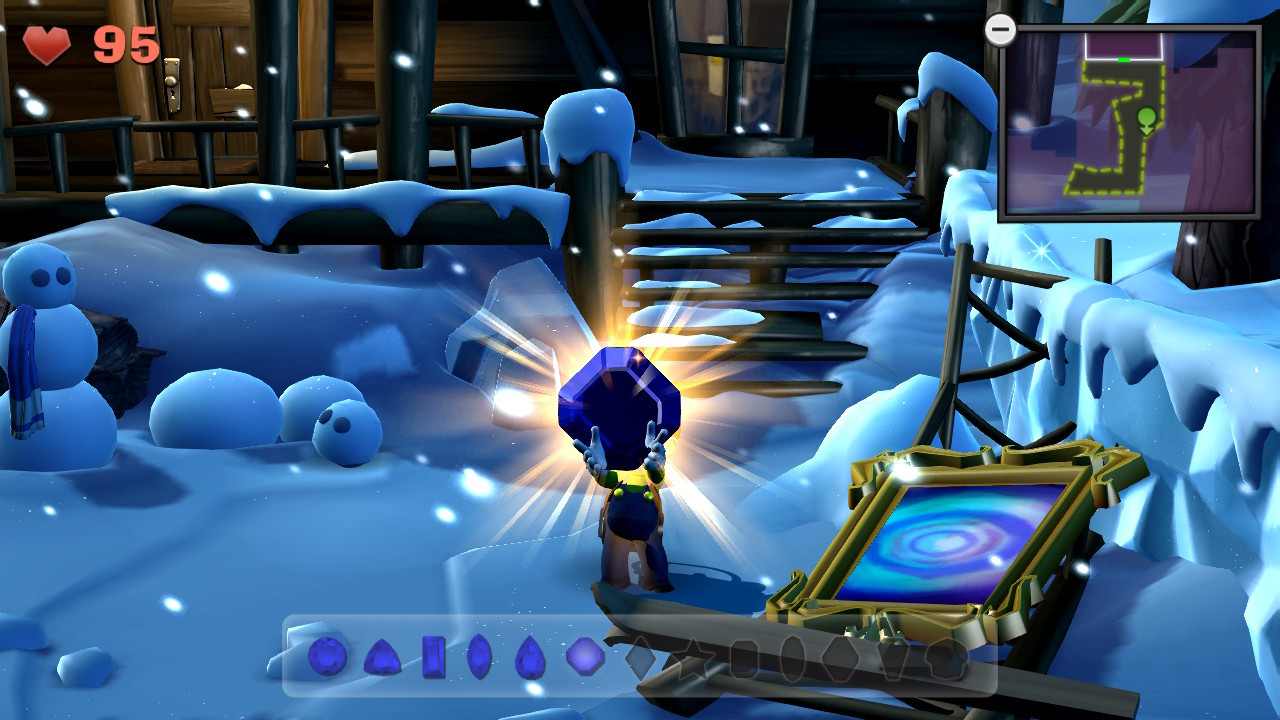Collapse the minimap with the minus button
Viewport: 1280px width, 720px height.
pos(1001,30)
